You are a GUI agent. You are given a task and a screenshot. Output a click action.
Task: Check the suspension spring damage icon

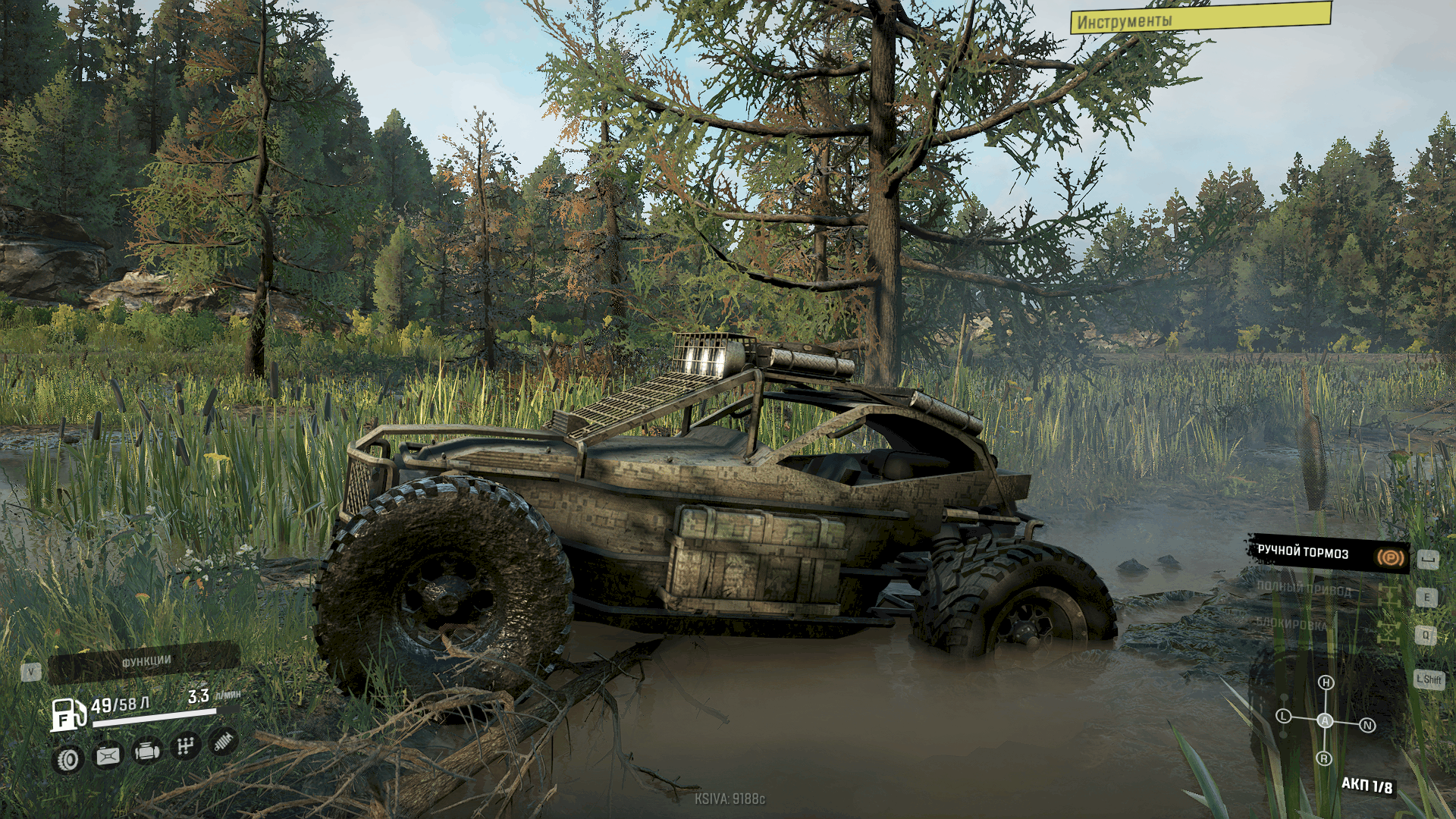[222, 742]
